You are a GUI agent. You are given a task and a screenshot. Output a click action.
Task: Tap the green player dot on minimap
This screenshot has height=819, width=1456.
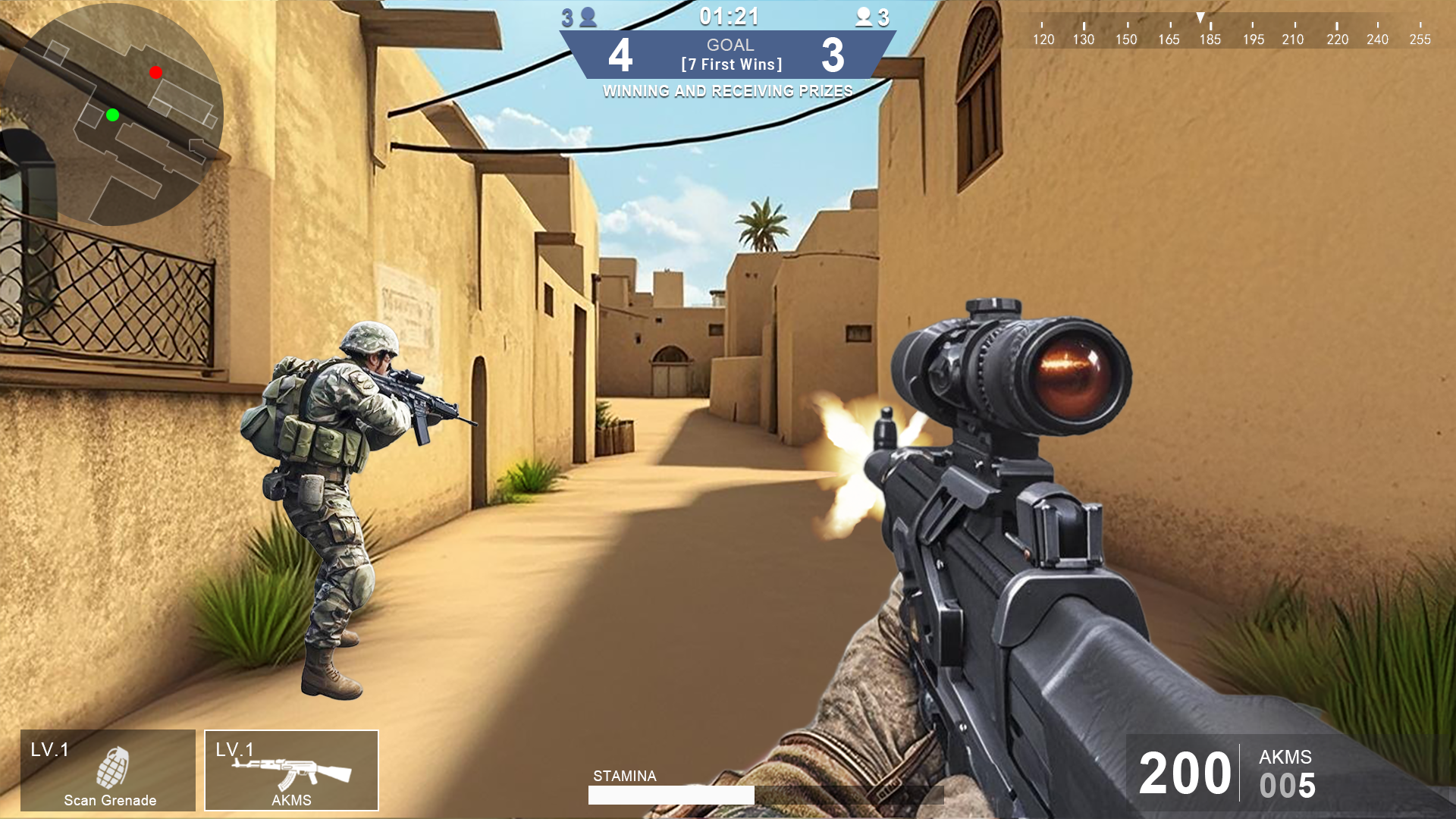pyautogui.click(x=112, y=115)
